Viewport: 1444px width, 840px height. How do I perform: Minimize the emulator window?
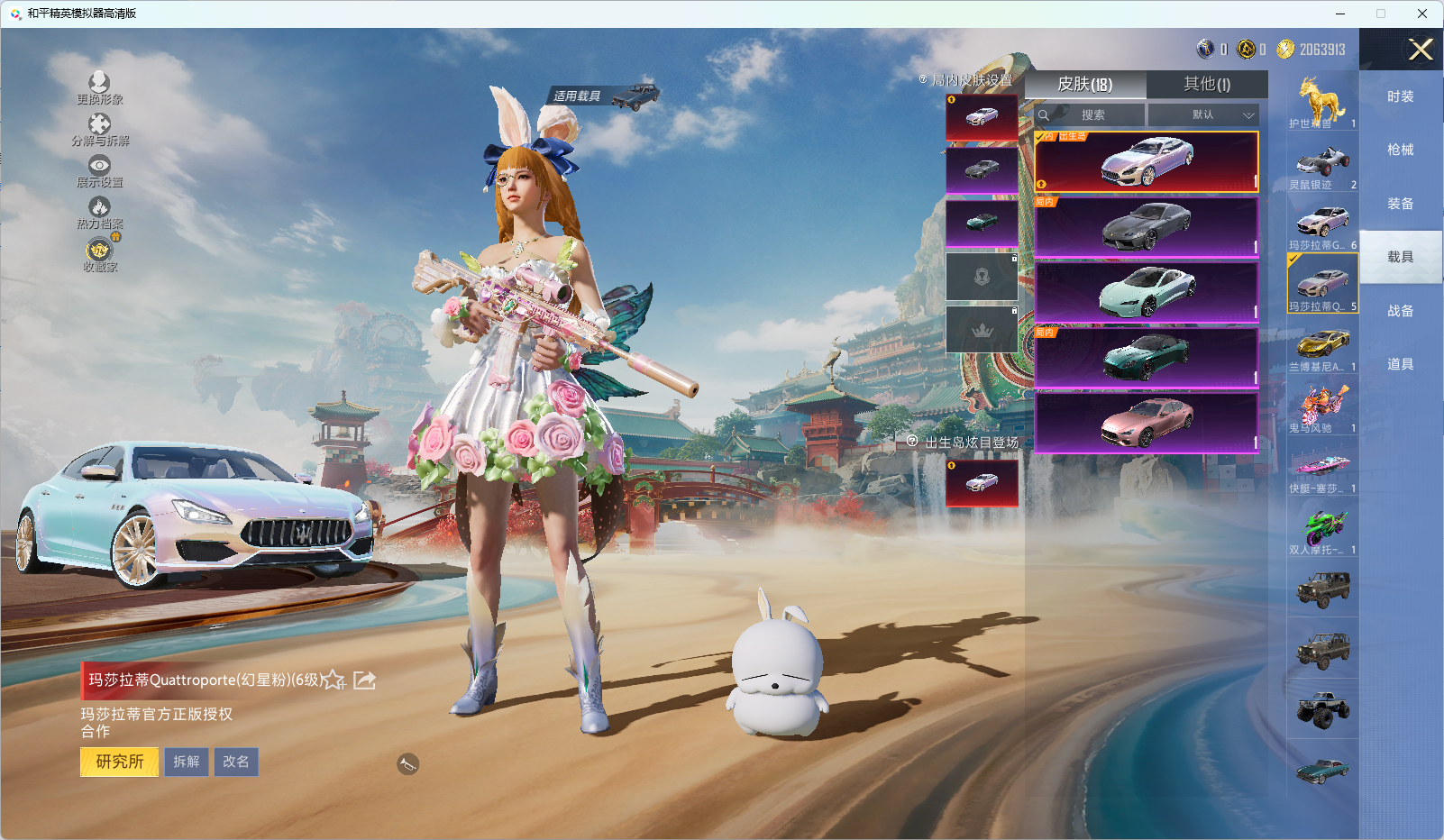pyautogui.click(x=1340, y=14)
